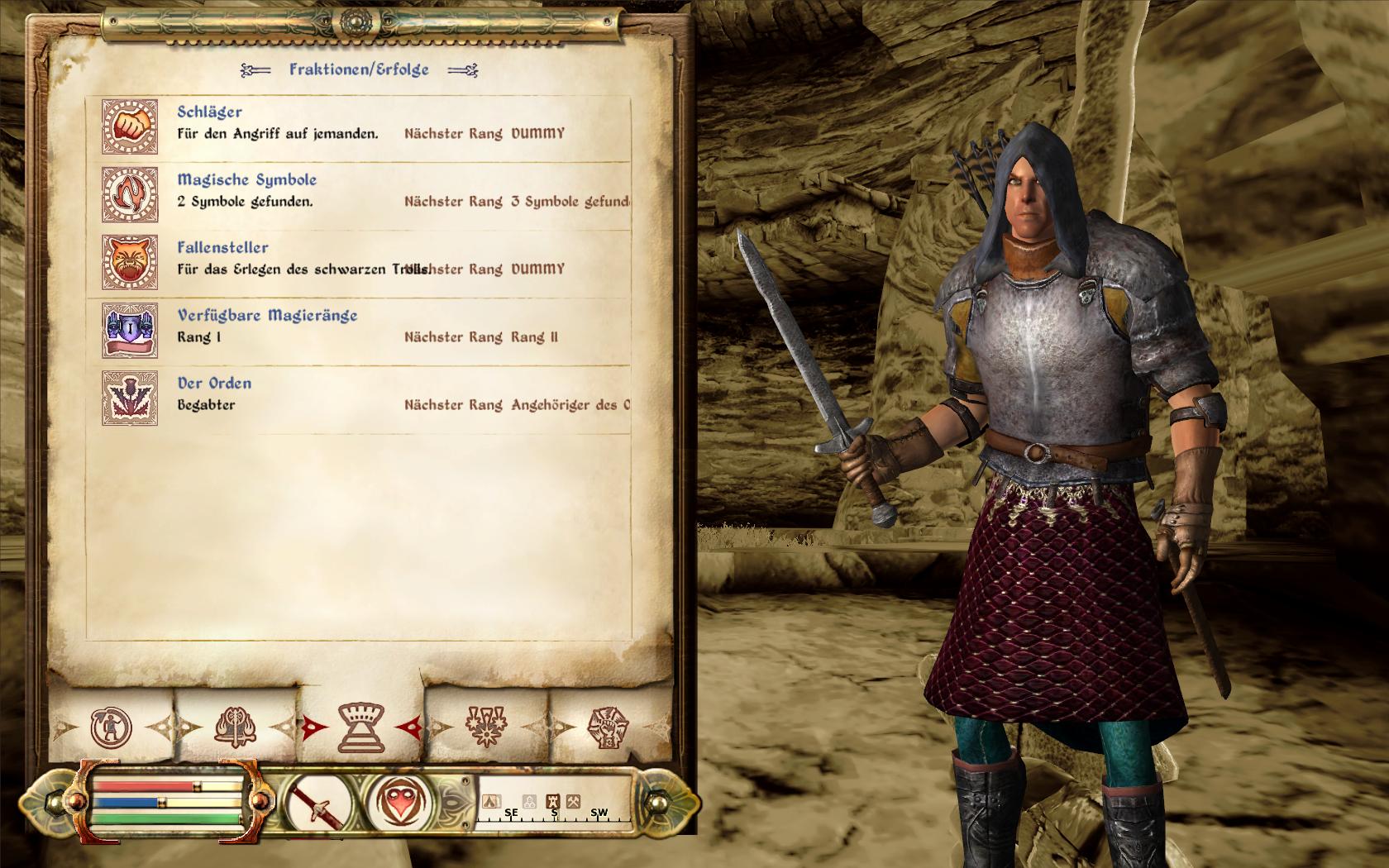Open the character overview tab with figure icon
Viewport: 1389px width, 868px height.
112,728
